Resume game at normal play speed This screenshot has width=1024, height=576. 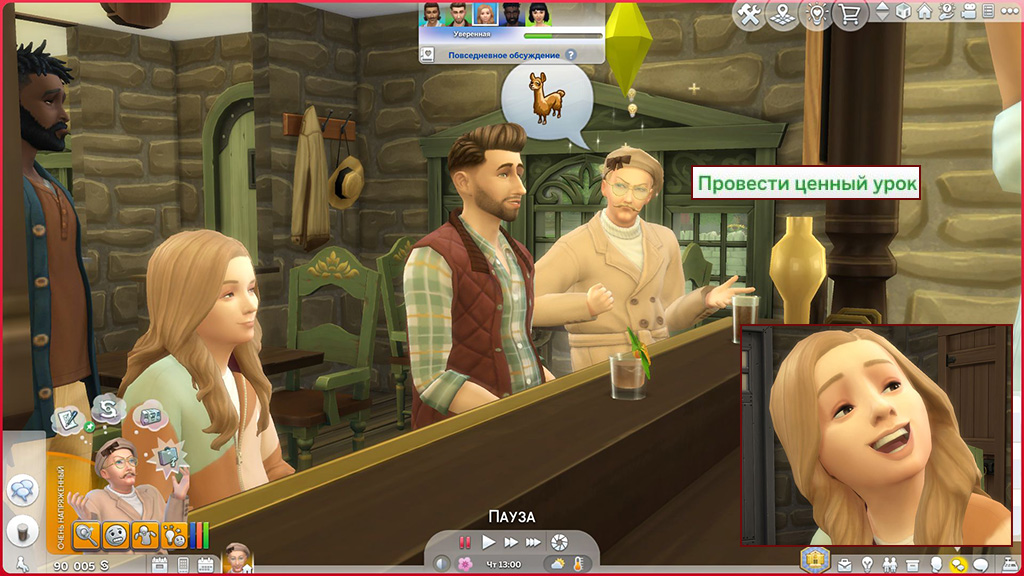tap(488, 542)
